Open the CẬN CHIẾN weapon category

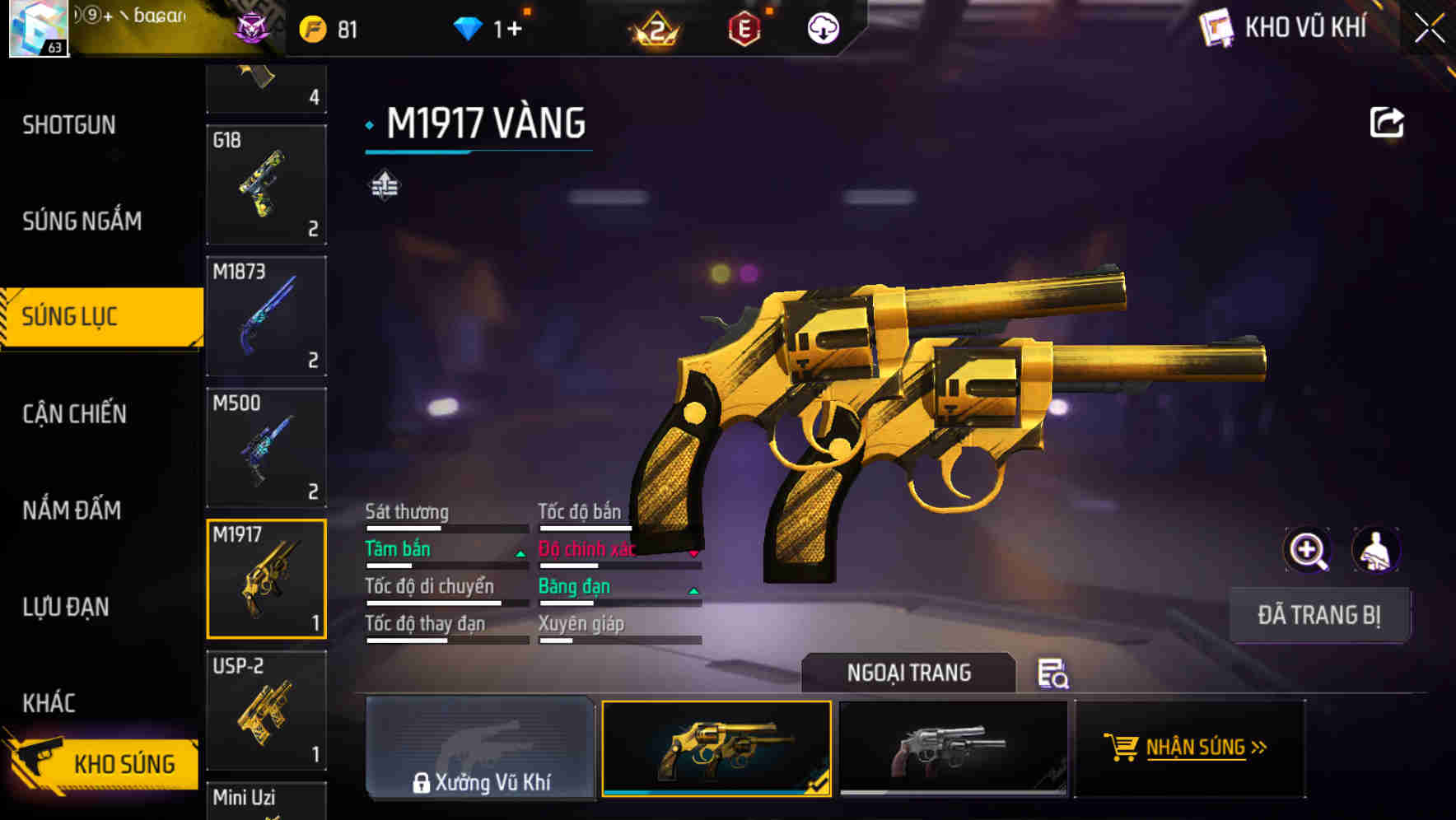(73, 414)
